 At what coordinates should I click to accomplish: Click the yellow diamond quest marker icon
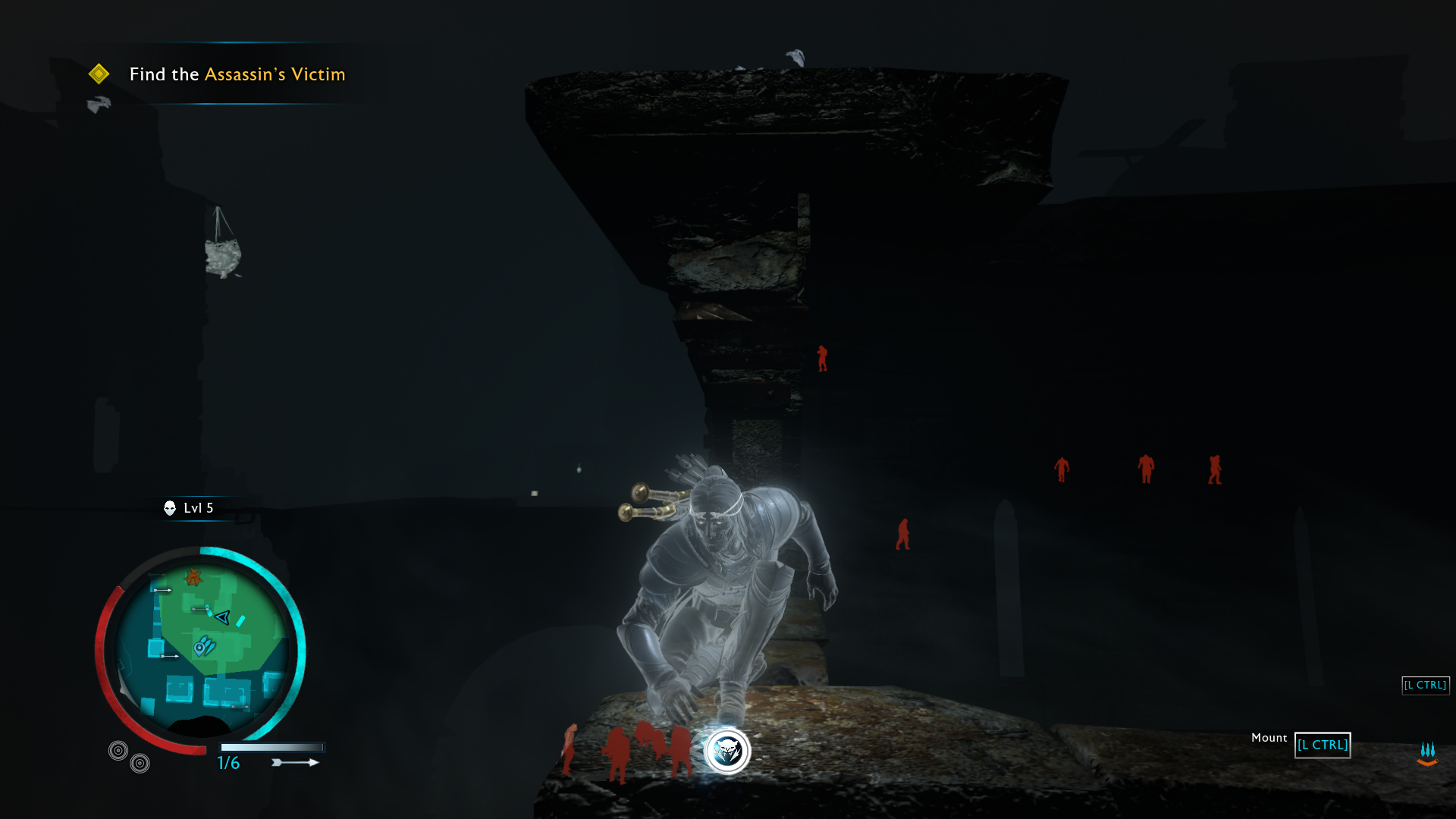[99, 74]
